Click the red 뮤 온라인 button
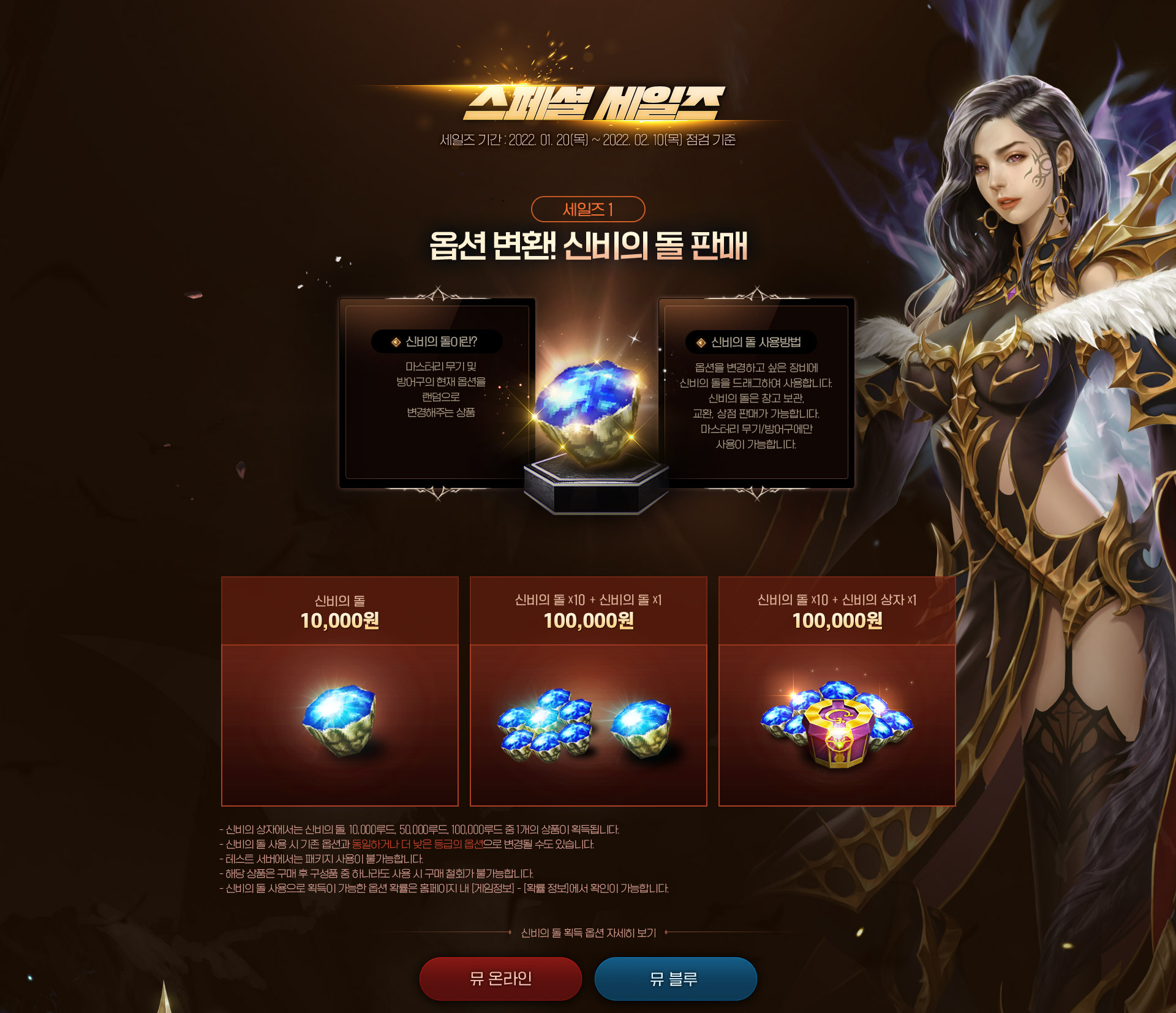Viewport: 1176px width, 1013px height. tap(500, 978)
